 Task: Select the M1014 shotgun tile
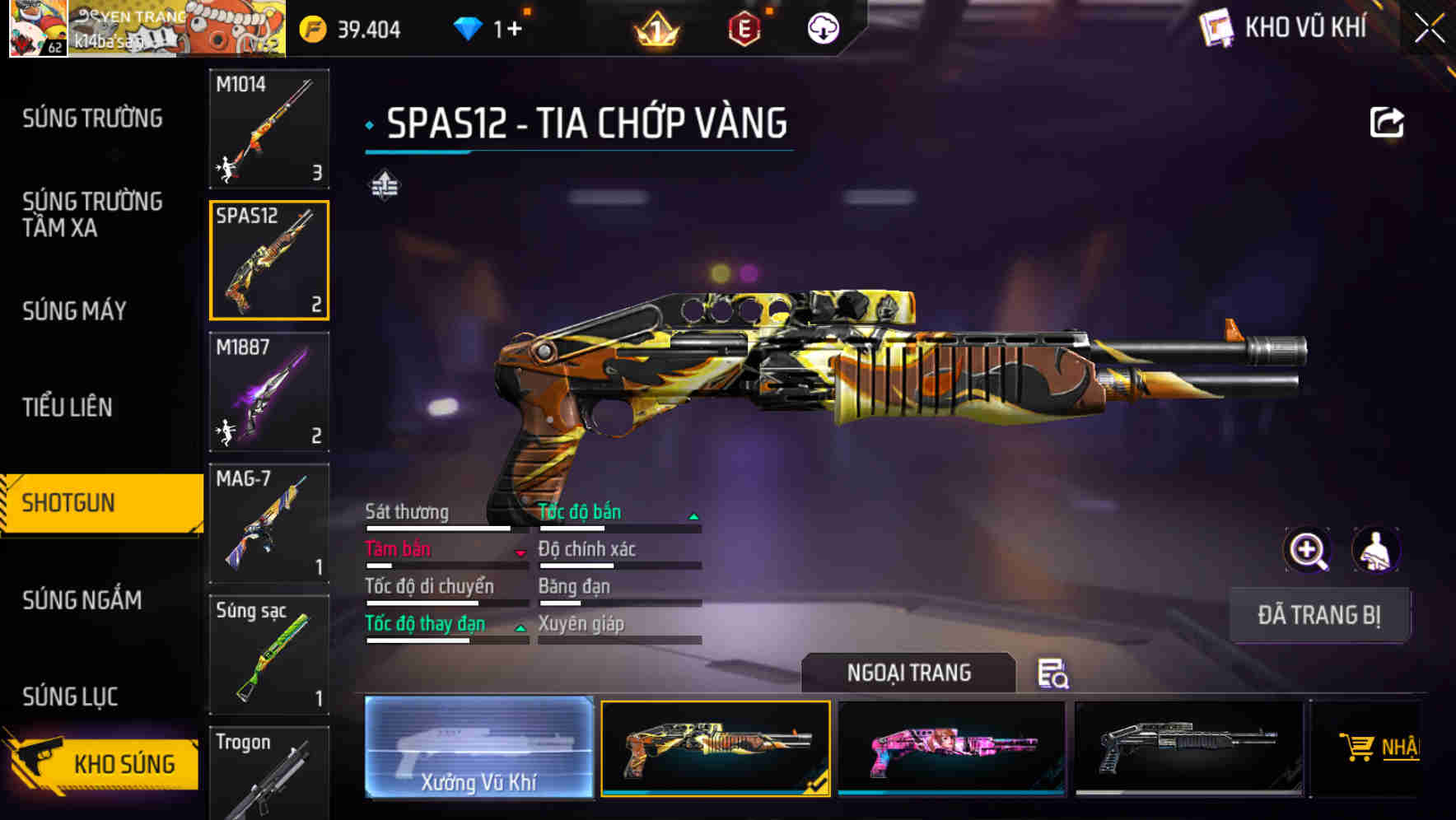pyautogui.click(x=269, y=128)
